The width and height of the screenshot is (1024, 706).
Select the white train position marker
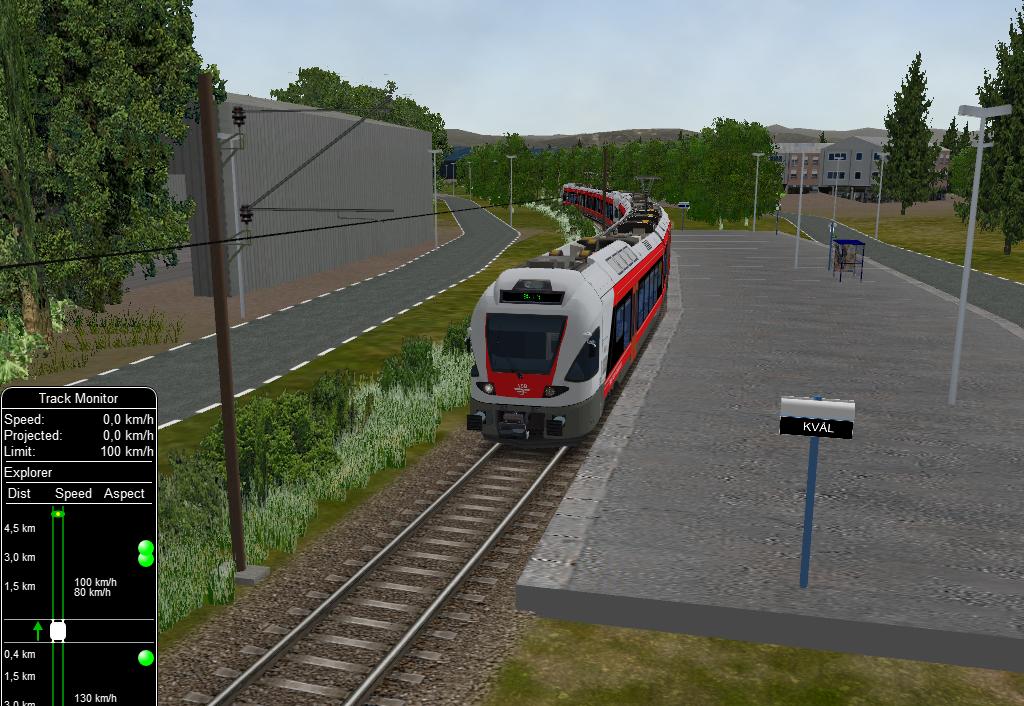tap(58, 631)
